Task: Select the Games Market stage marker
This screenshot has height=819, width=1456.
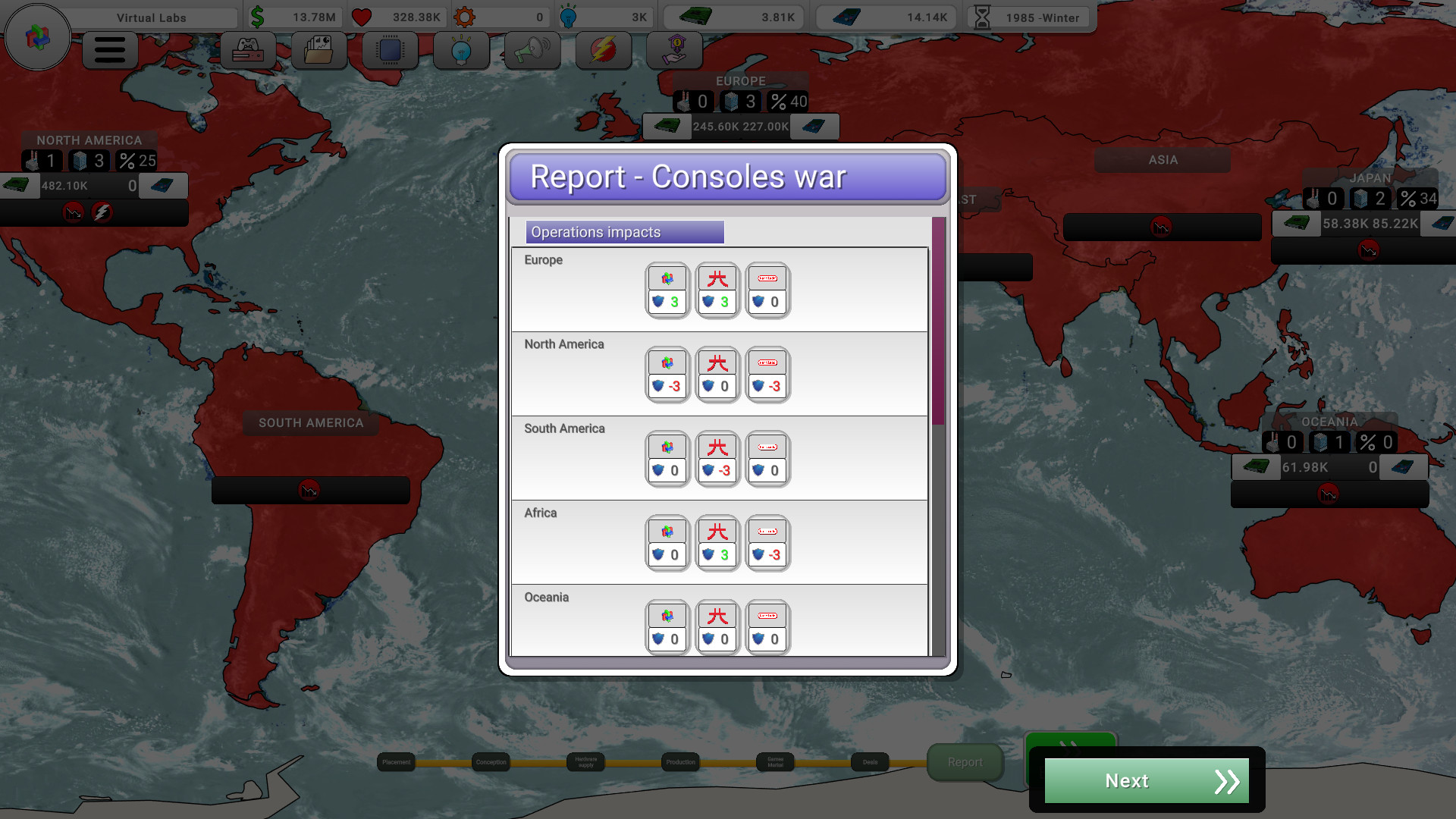Action: click(x=775, y=762)
